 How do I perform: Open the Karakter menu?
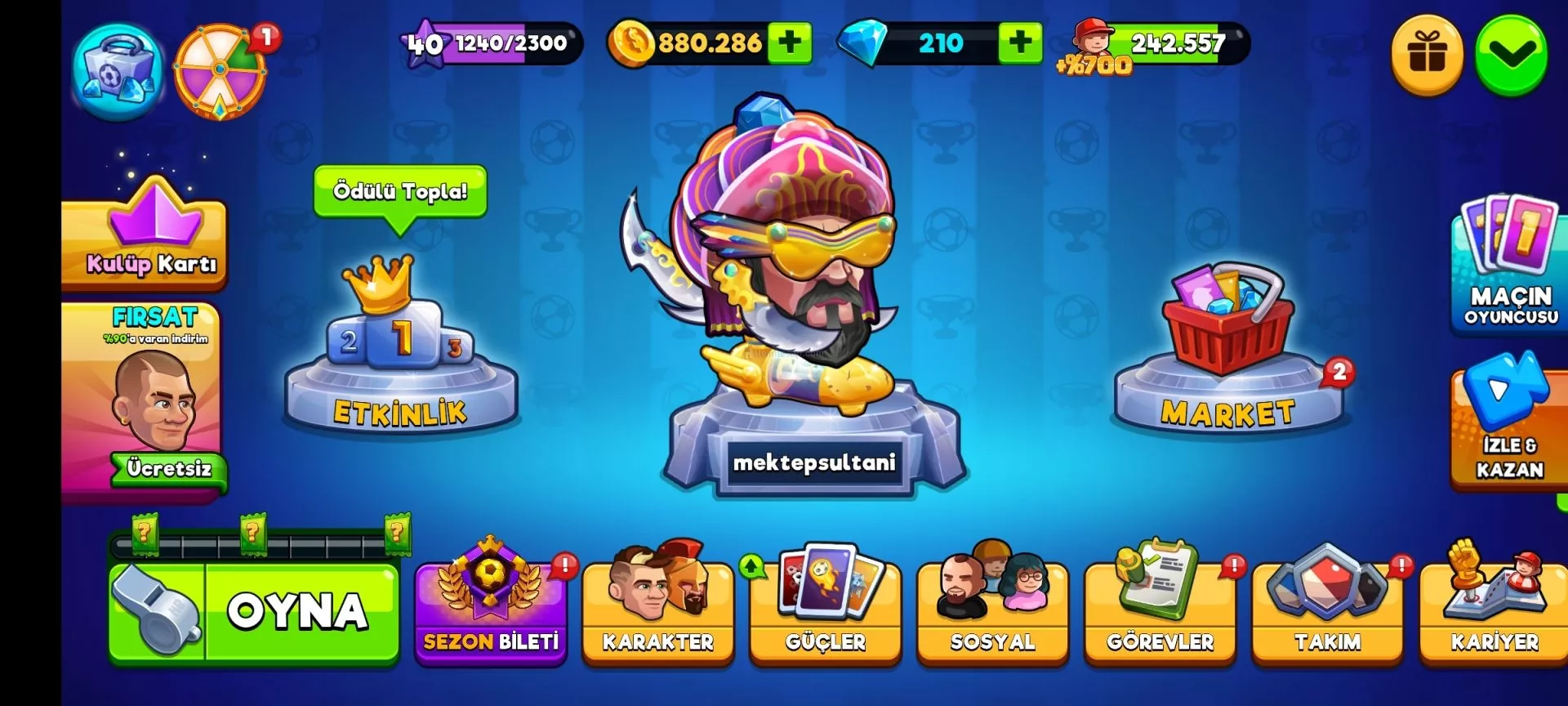(658, 613)
